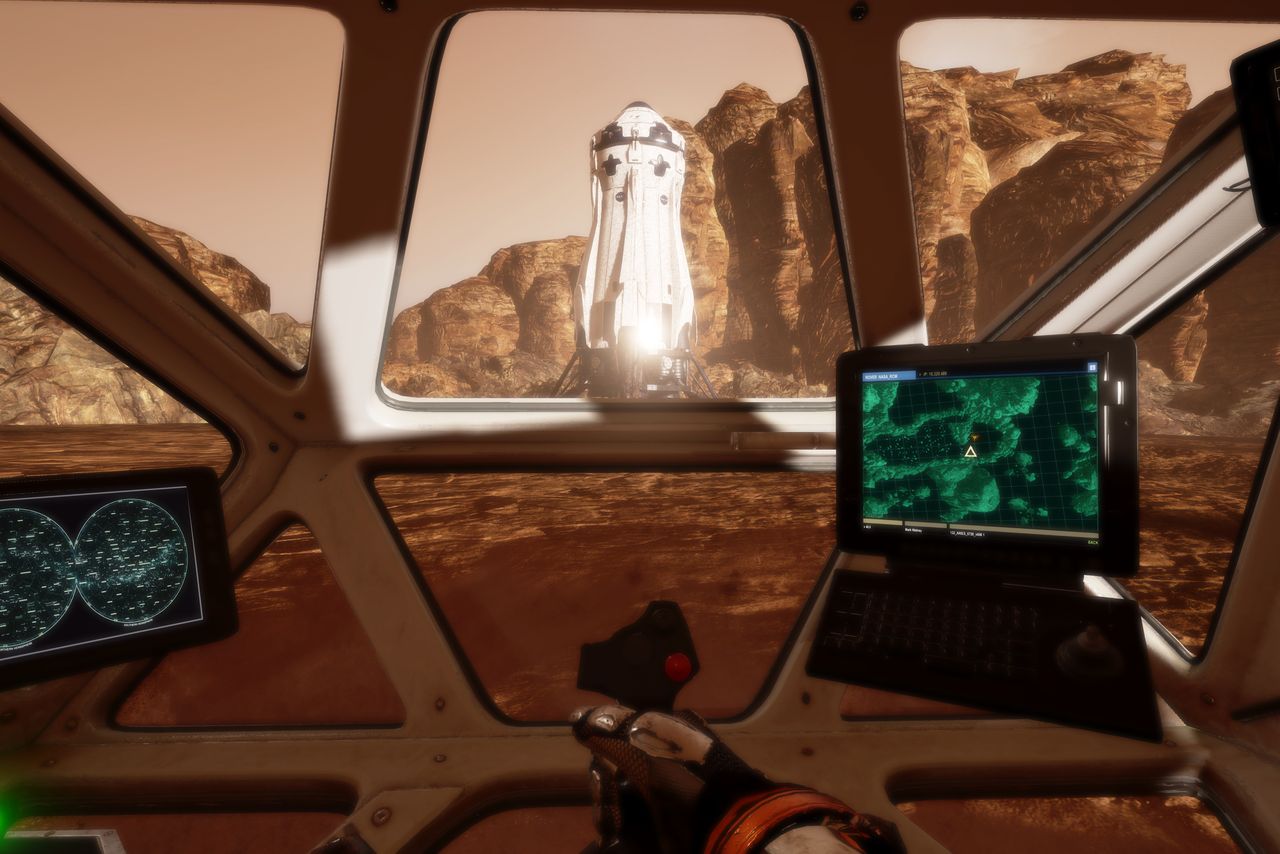Click the small square button in the tablet's top corner
Image resolution: width=1280 pixels, height=854 pixels.
point(1093,369)
